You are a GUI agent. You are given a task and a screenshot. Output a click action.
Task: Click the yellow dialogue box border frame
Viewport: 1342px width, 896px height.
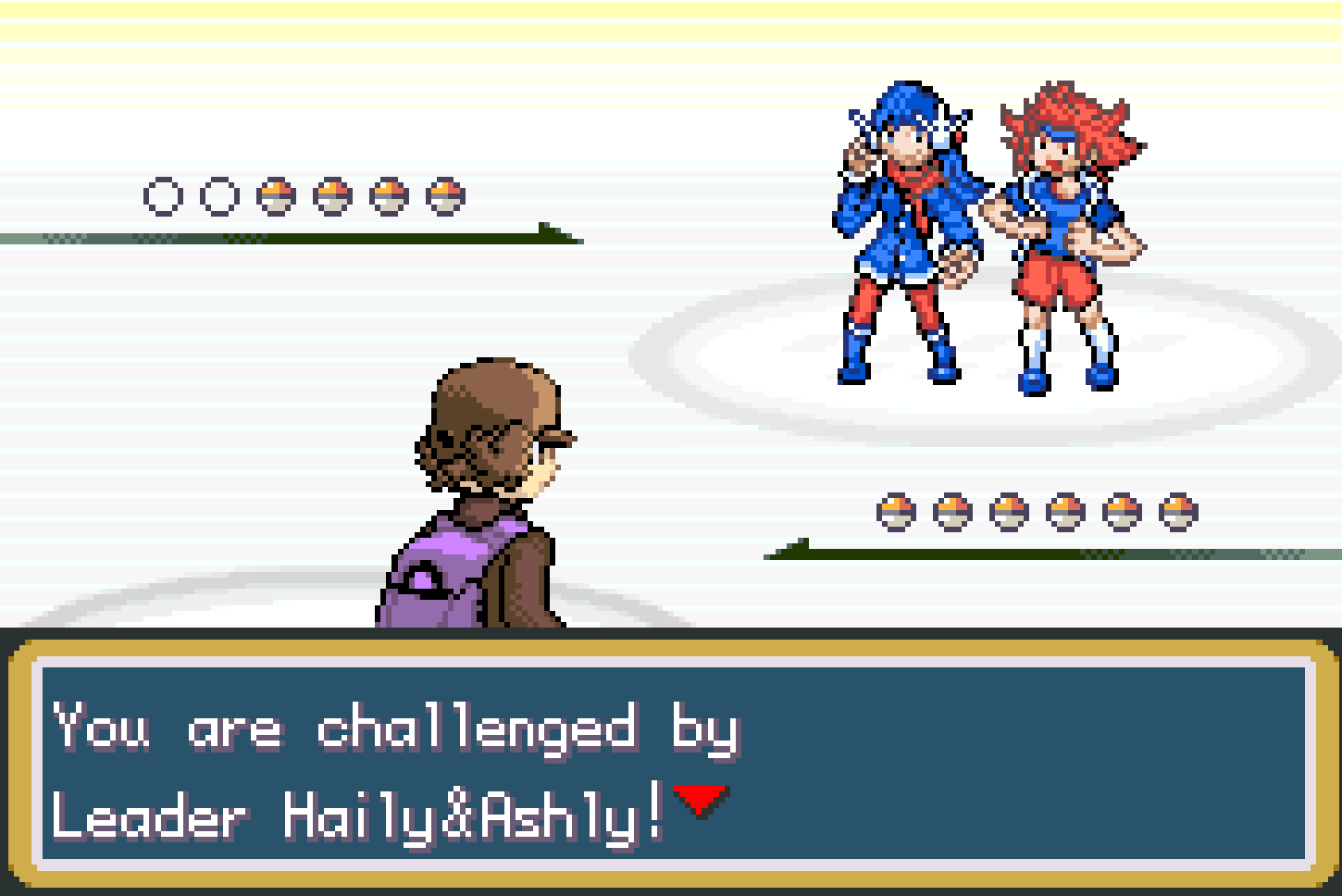coord(671,648)
